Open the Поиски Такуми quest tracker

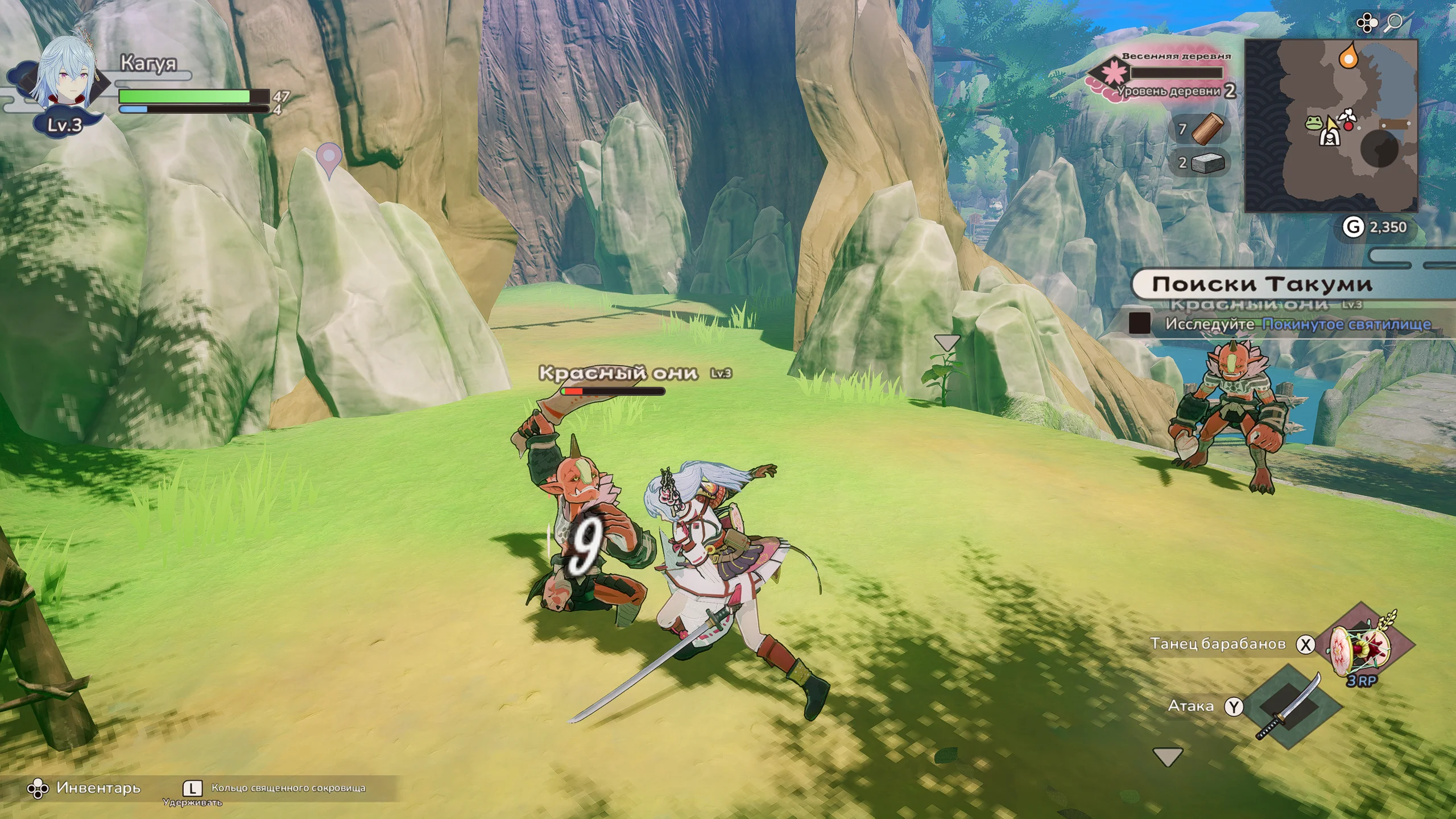(1261, 284)
